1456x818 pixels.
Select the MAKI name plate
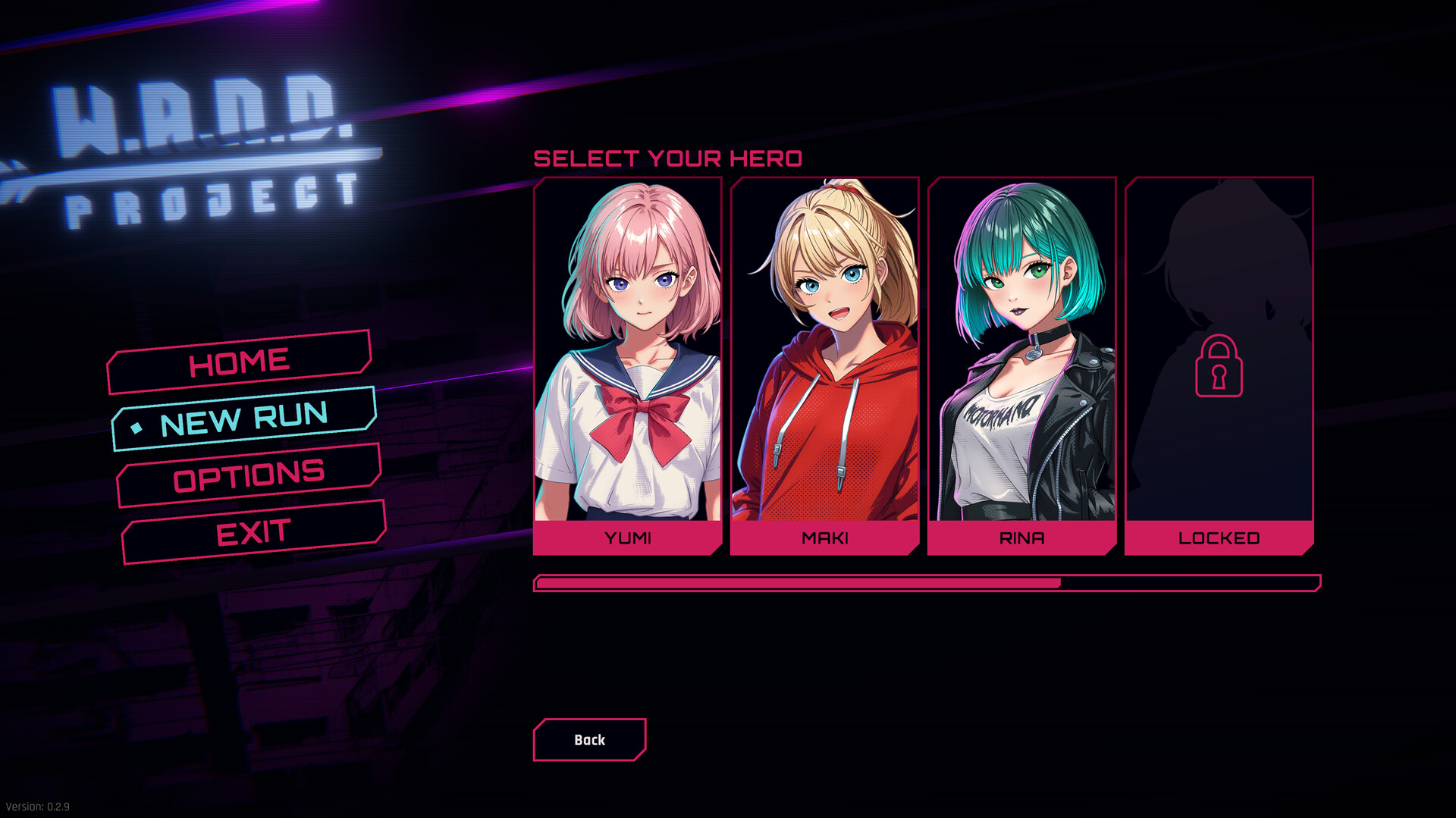pos(826,538)
